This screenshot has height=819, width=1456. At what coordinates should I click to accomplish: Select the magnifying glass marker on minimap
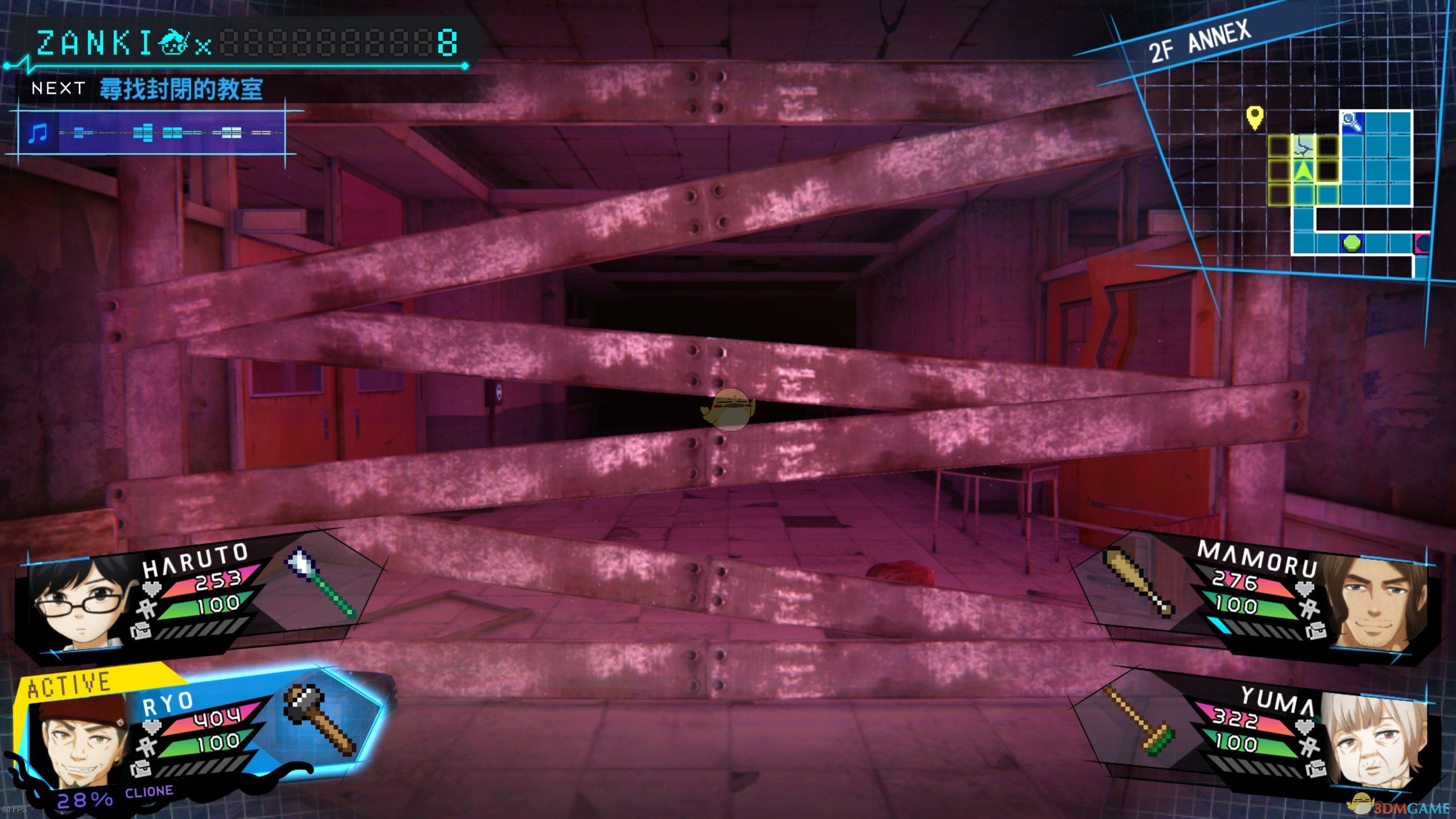pyautogui.click(x=1352, y=122)
